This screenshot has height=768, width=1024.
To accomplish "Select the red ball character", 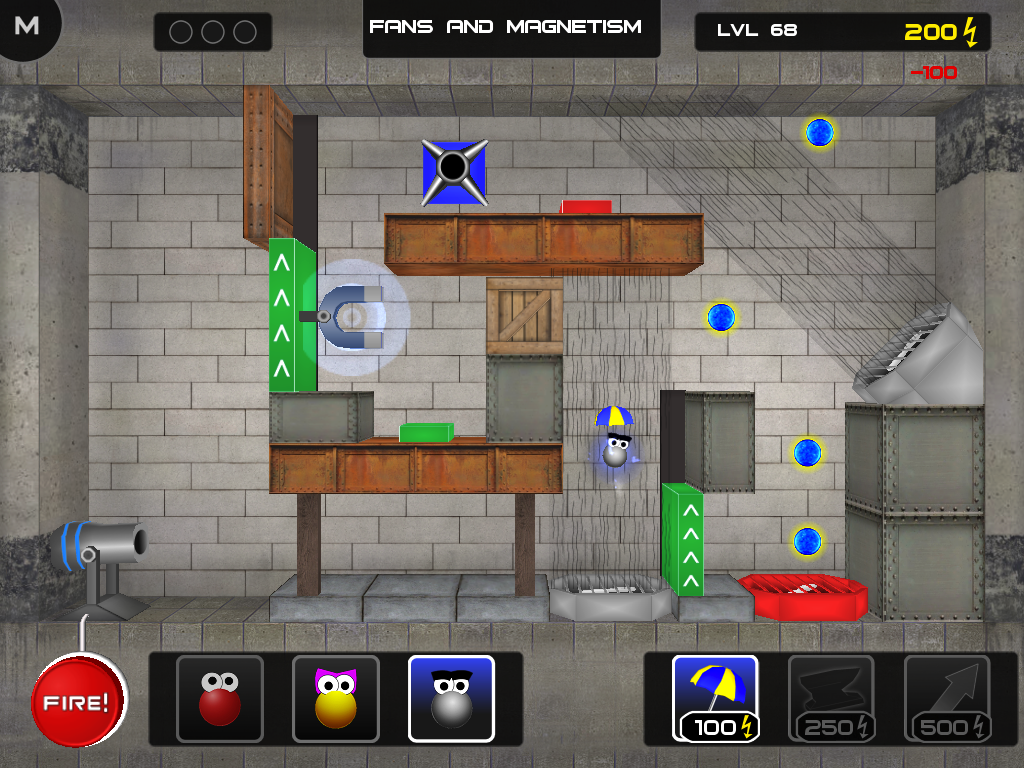I will pyautogui.click(x=220, y=698).
